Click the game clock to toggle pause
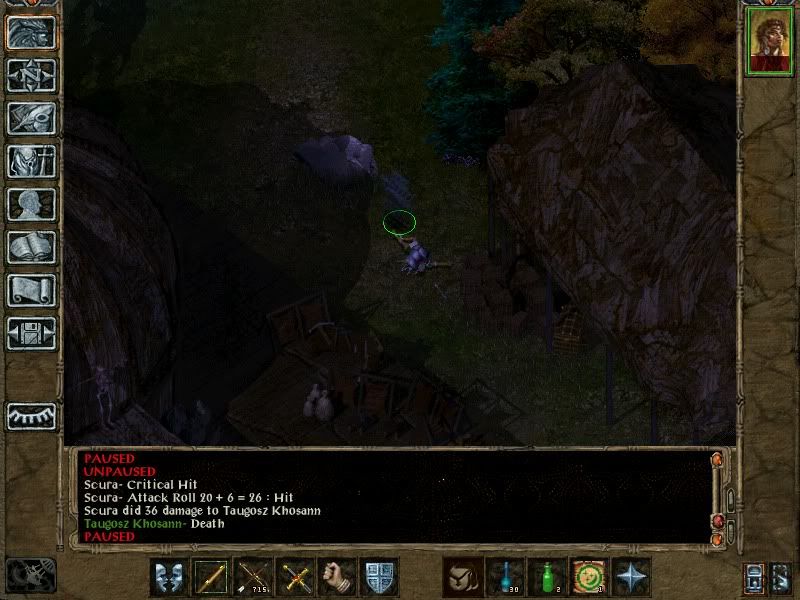Screen dimensions: 800x600 pos(30,573)
